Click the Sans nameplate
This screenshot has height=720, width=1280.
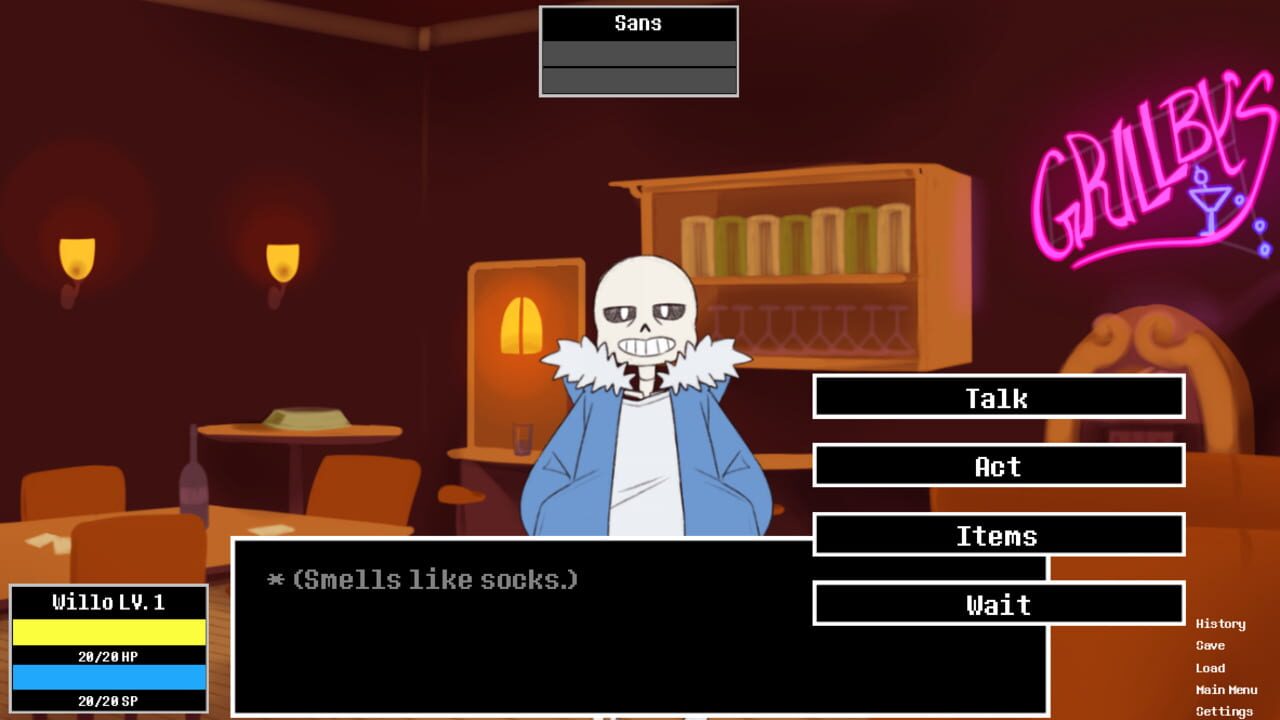[639, 23]
